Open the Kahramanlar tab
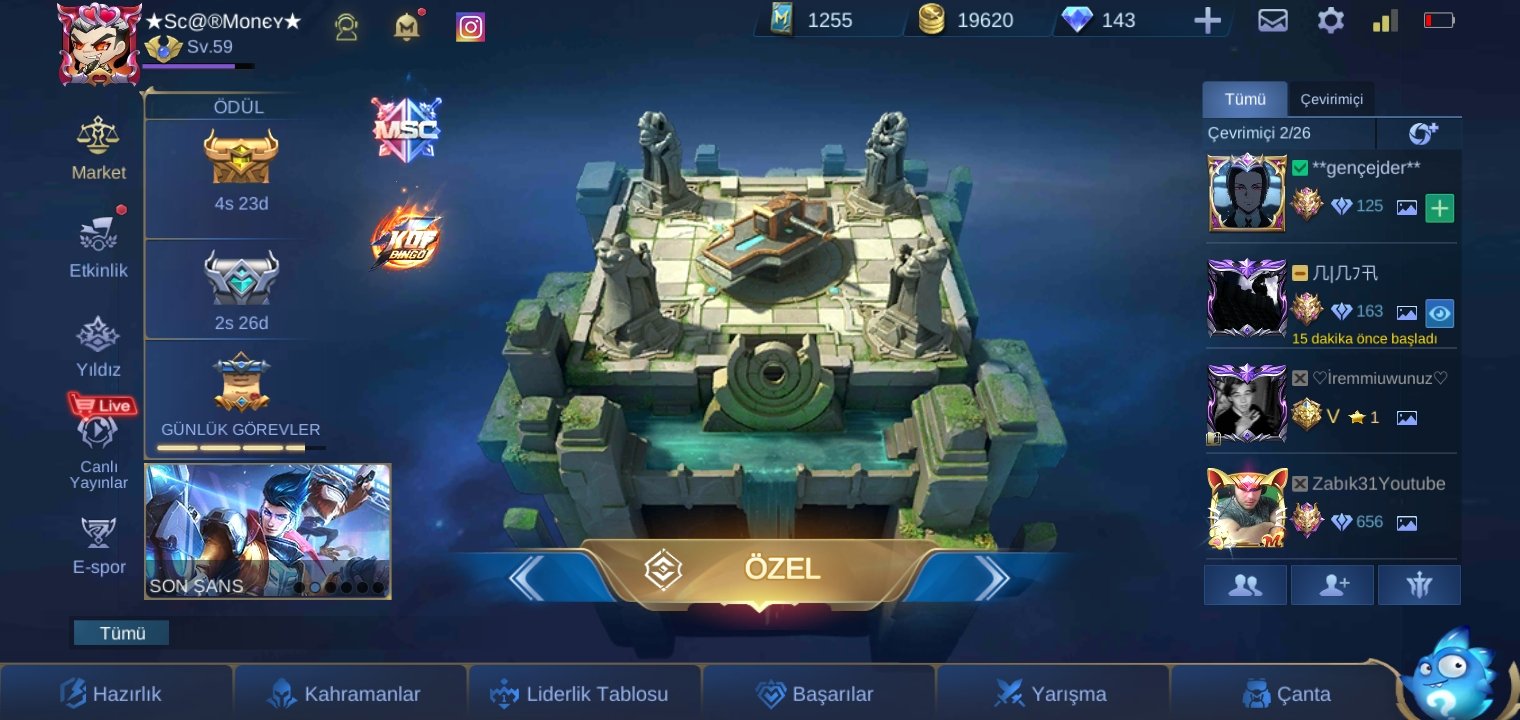Screen dimensions: 1520x720 tap(350, 693)
